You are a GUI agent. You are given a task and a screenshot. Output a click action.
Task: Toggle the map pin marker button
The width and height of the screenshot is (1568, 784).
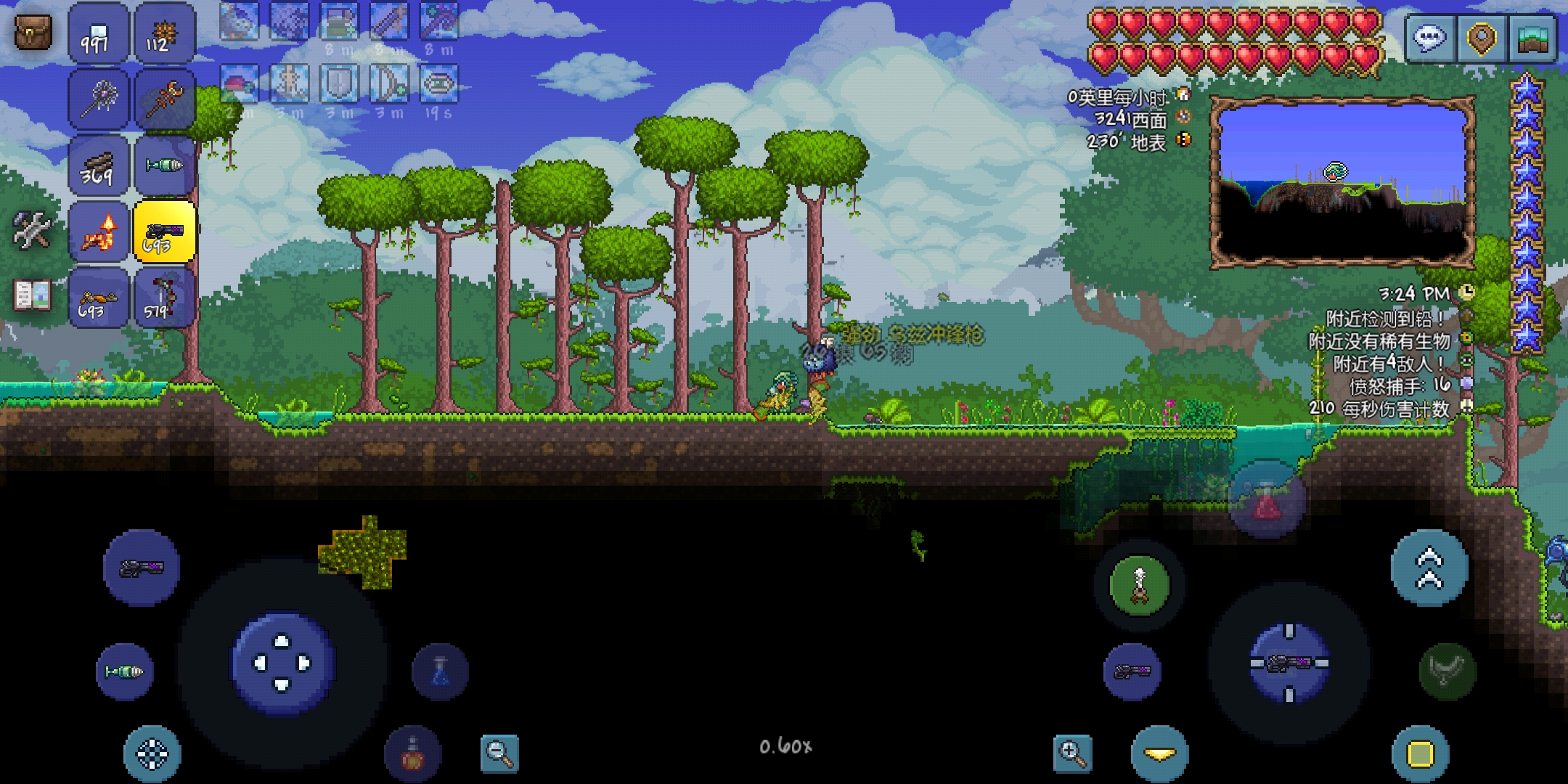[x=1481, y=36]
